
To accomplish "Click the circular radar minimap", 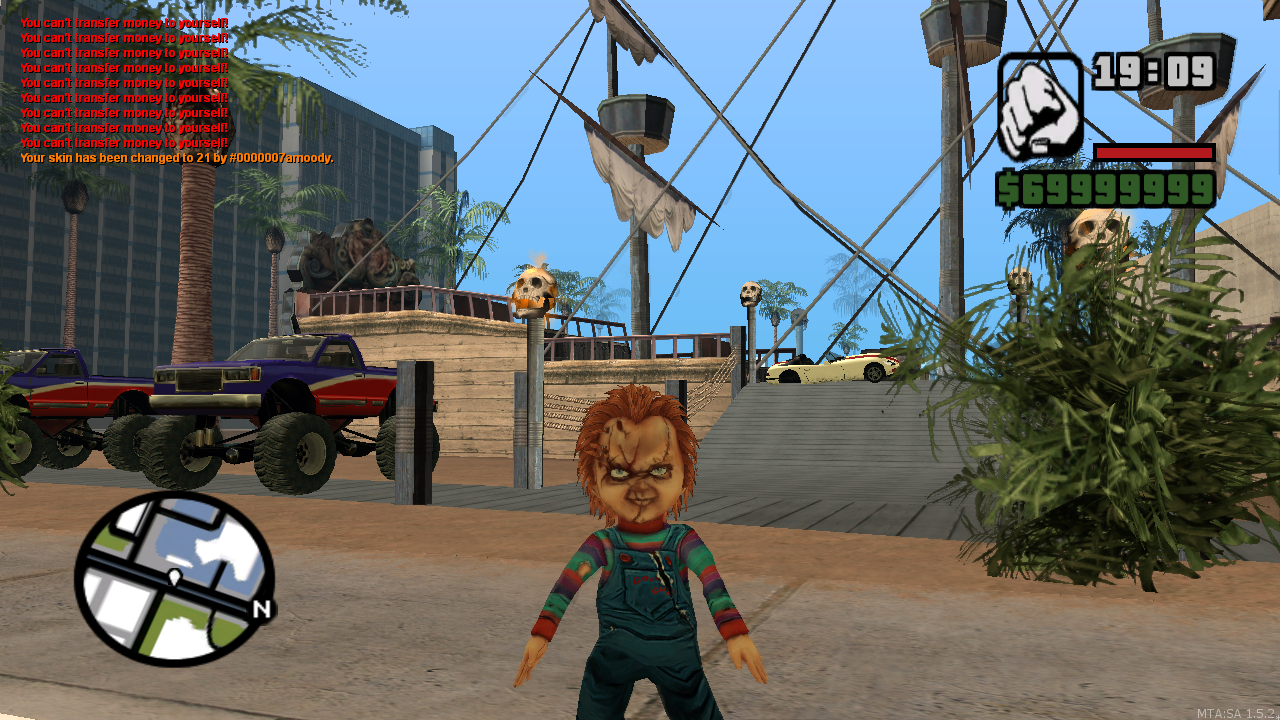I will coord(174,578).
